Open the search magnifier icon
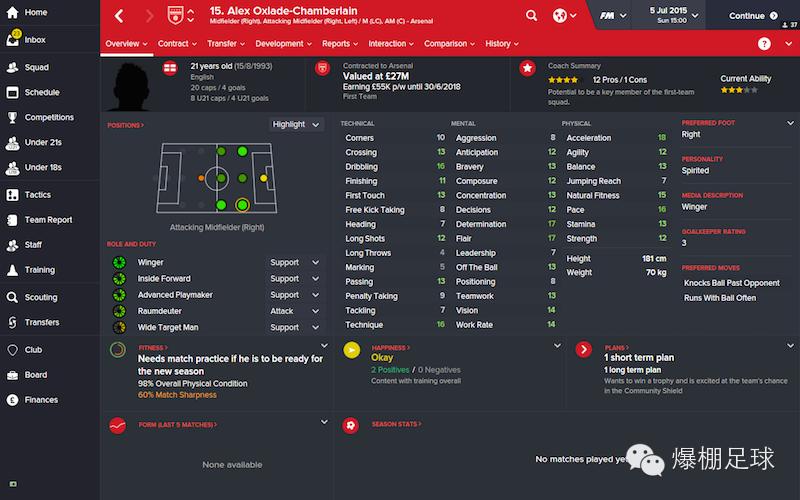Viewport: 800px width, 500px height. pos(532,16)
